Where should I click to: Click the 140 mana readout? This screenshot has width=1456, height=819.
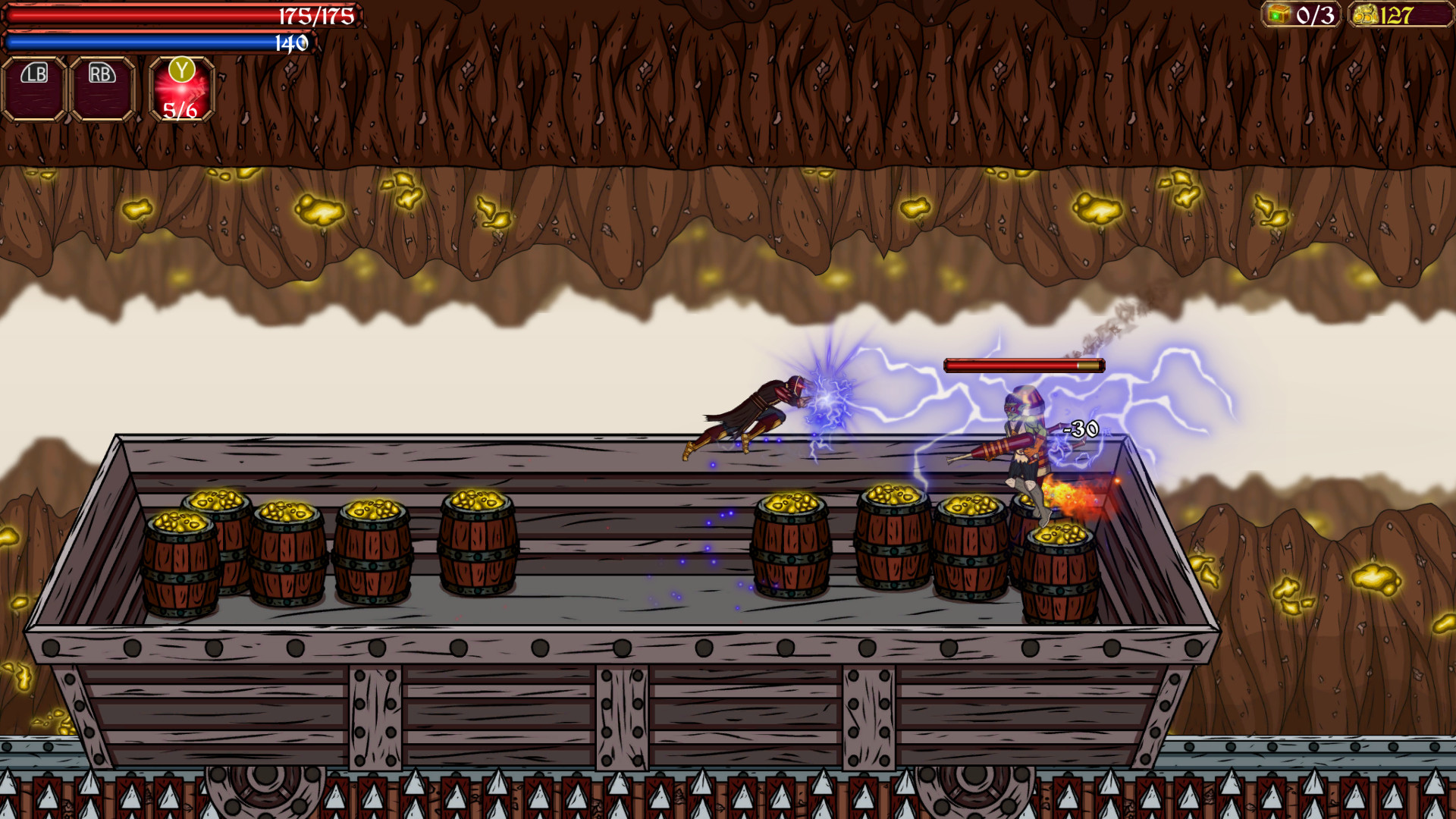[290, 43]
